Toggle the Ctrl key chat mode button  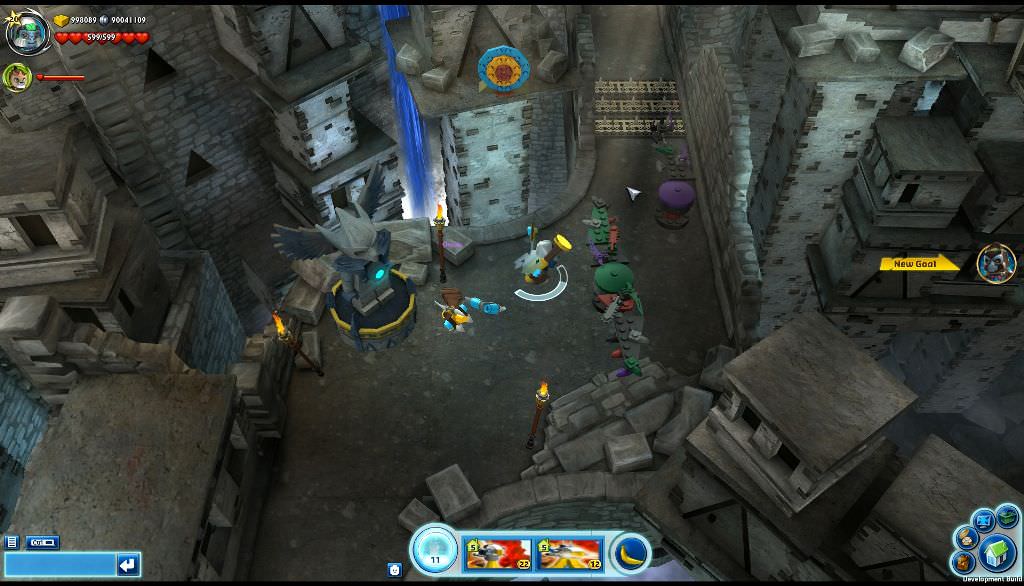click(x=42, y=542)
